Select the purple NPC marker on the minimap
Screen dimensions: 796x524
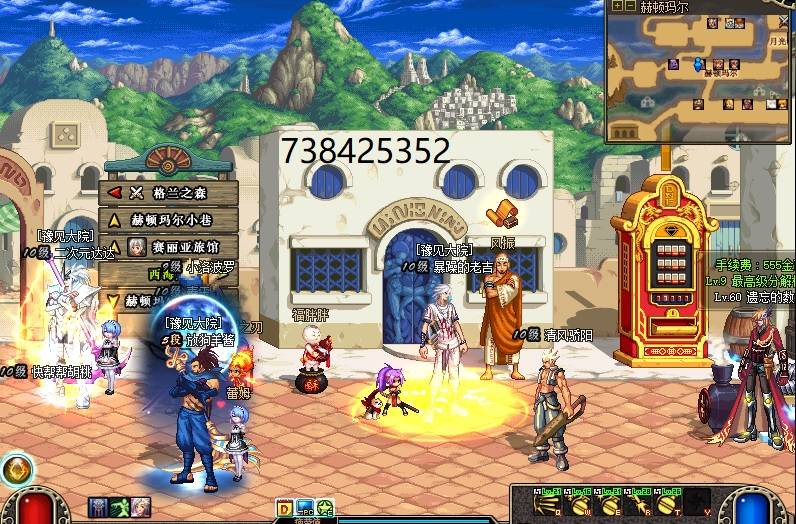(x=674, y=65)
